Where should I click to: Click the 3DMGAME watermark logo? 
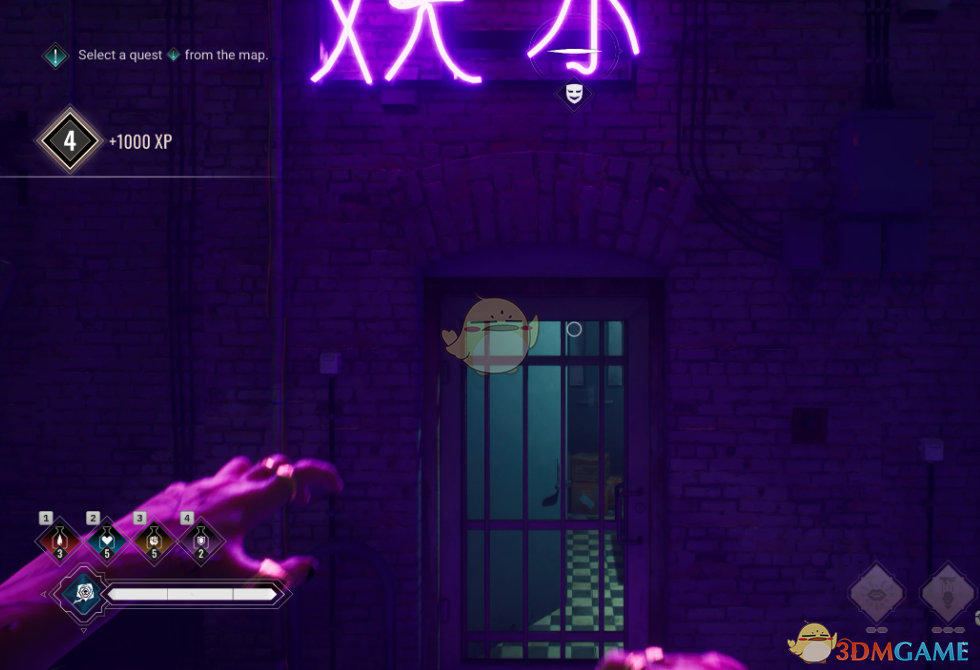pyautogui.click(x=879, y=645)
